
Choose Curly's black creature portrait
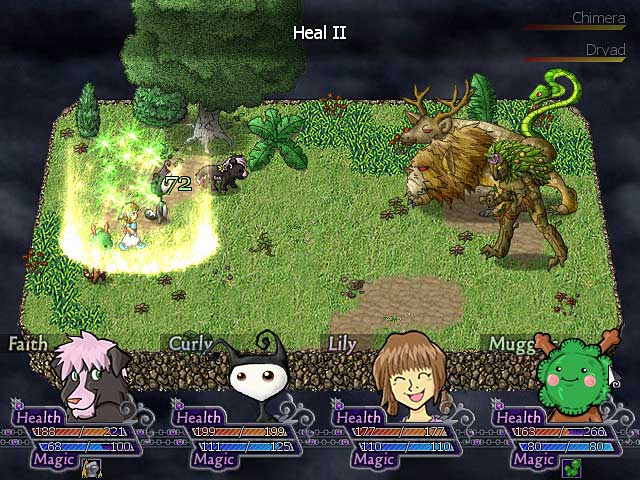click(256, 376)
